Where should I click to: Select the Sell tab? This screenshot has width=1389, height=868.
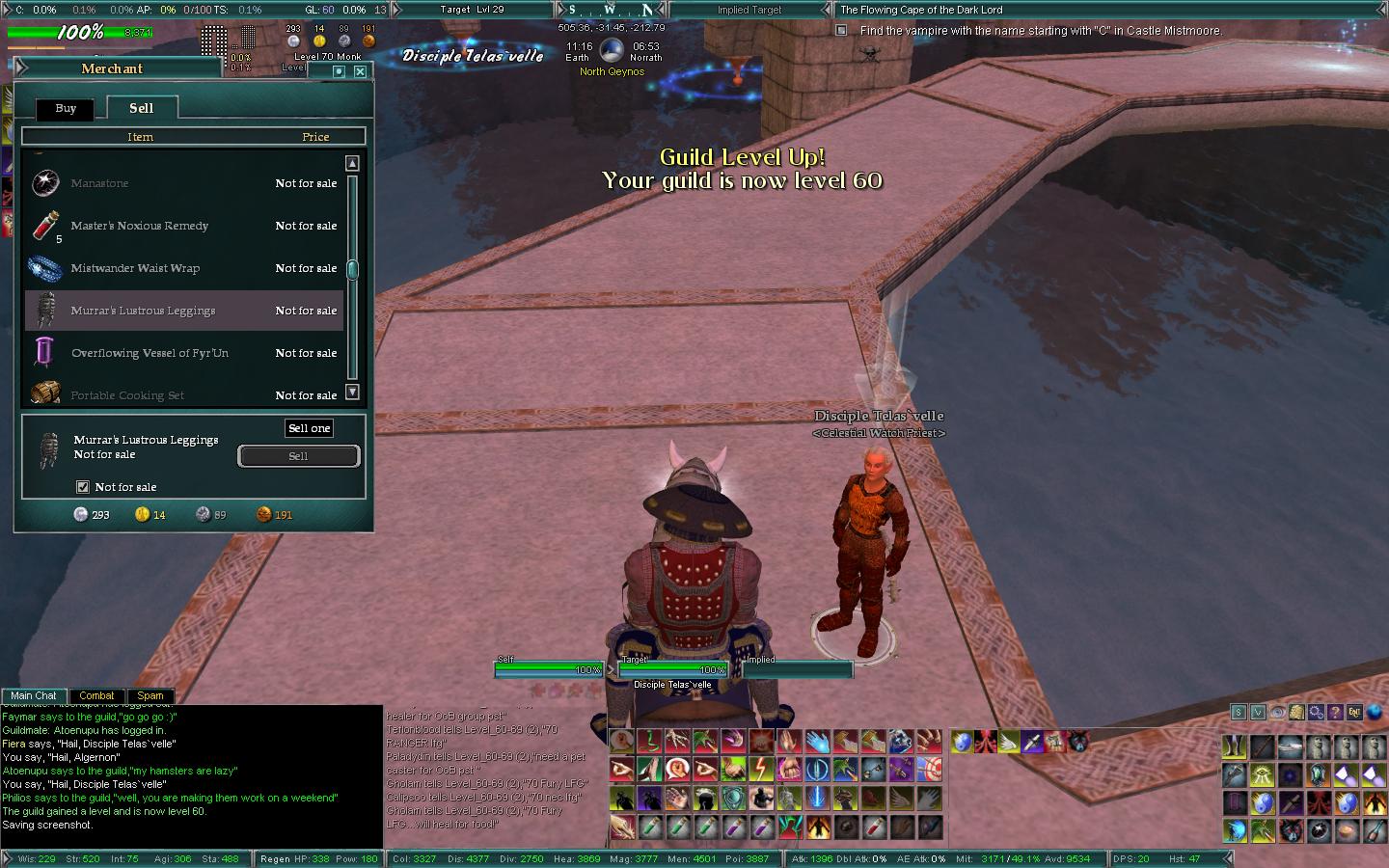pos(141,109)
